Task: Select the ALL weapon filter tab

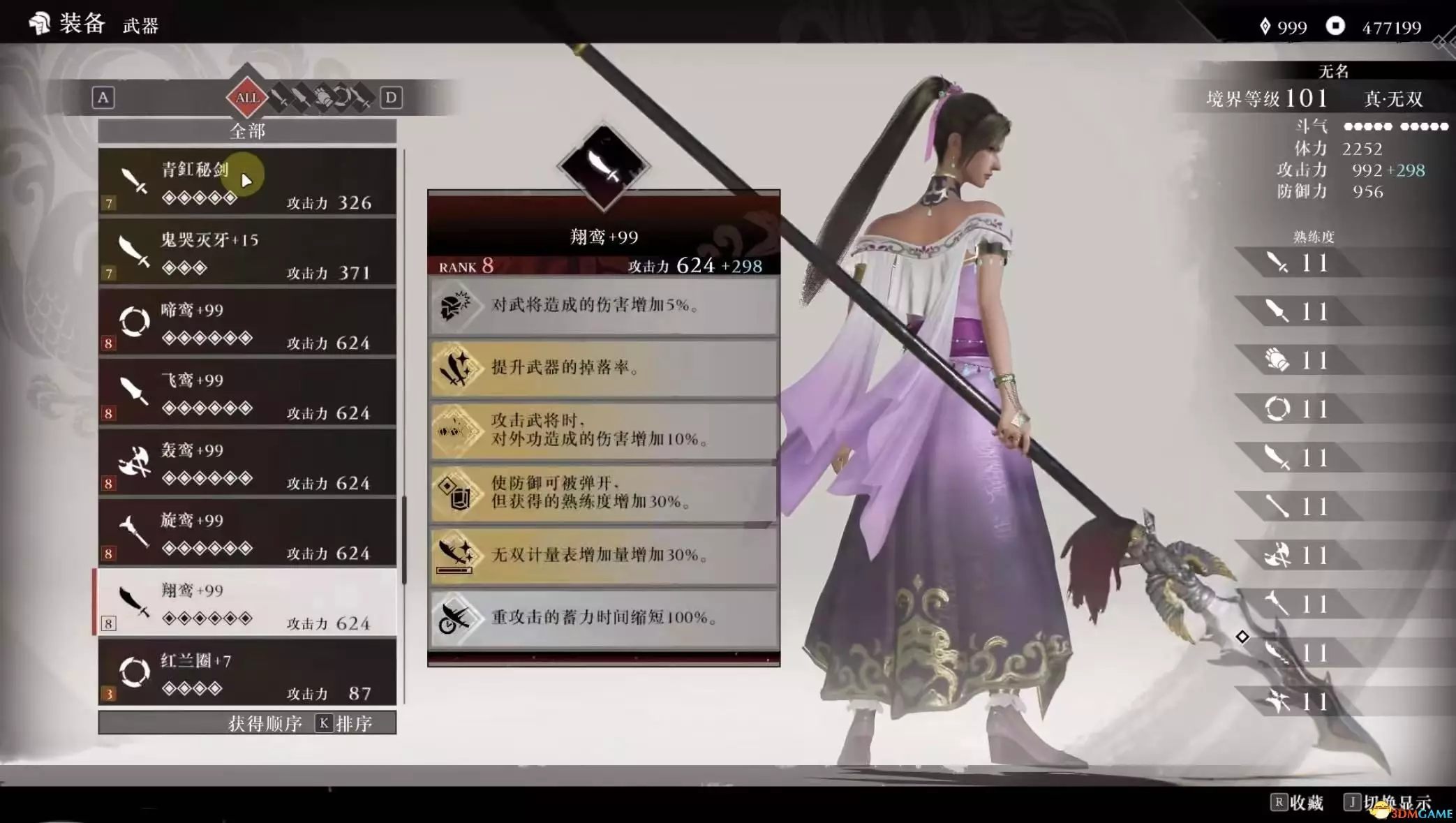Action: [x=248, y=98]
